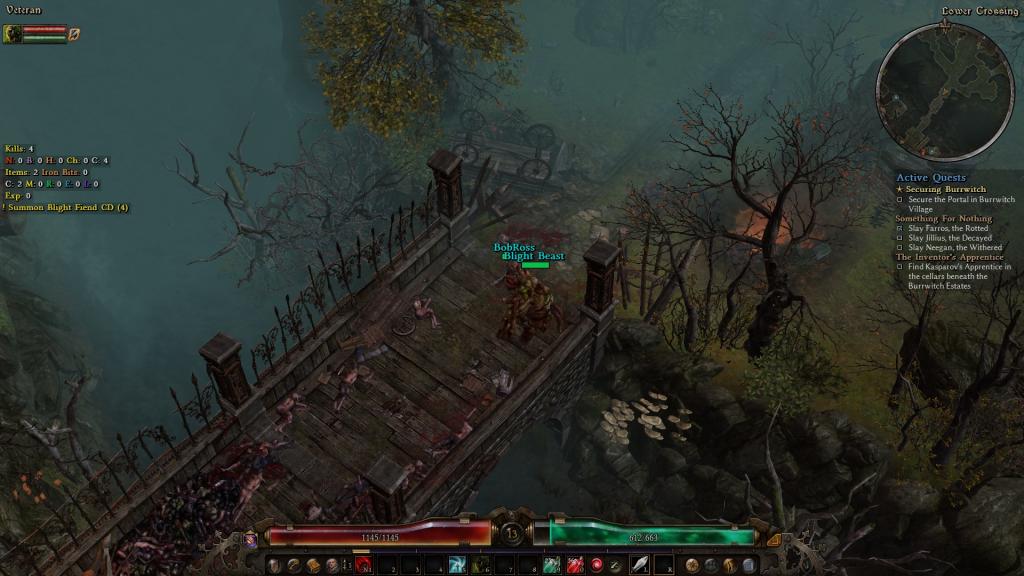The width and height of the screenshot is (1024, 576).
Task: Select the Something For Nothing quest
Action: 943,218
